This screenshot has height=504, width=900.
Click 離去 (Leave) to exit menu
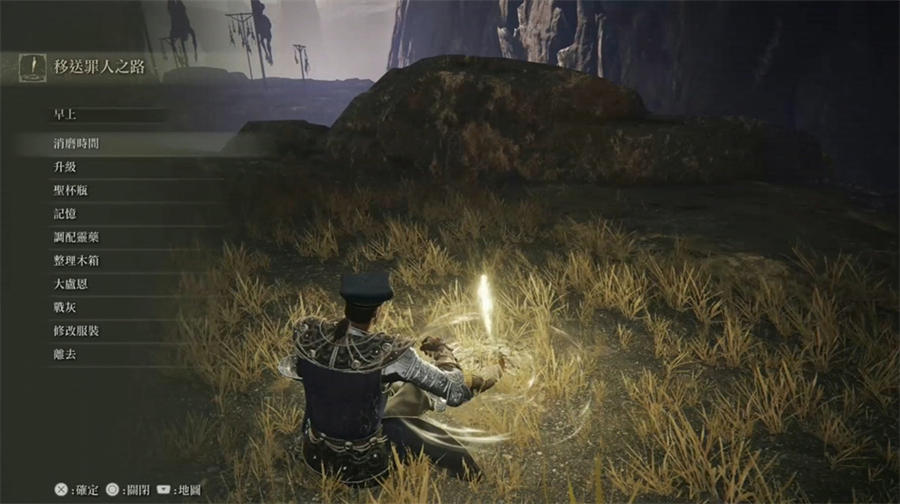(64, 354)
